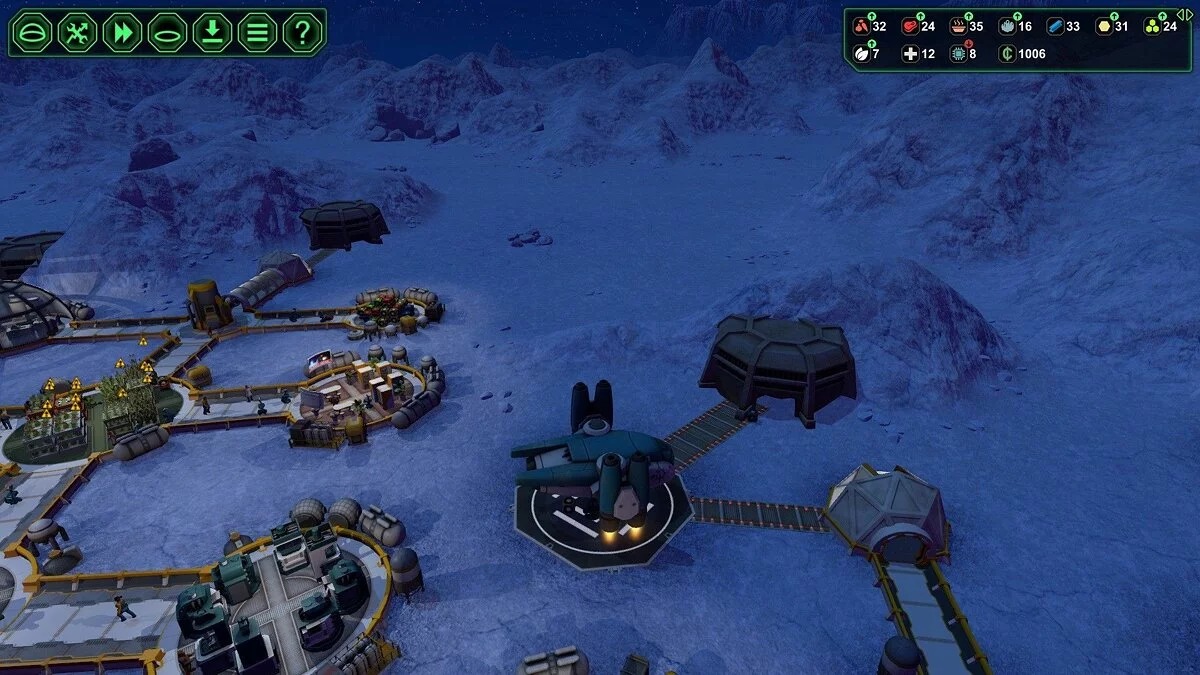Click the fast-forward game speed button
The width and height of the screenshot is (1200, 675).
[123, 33]
